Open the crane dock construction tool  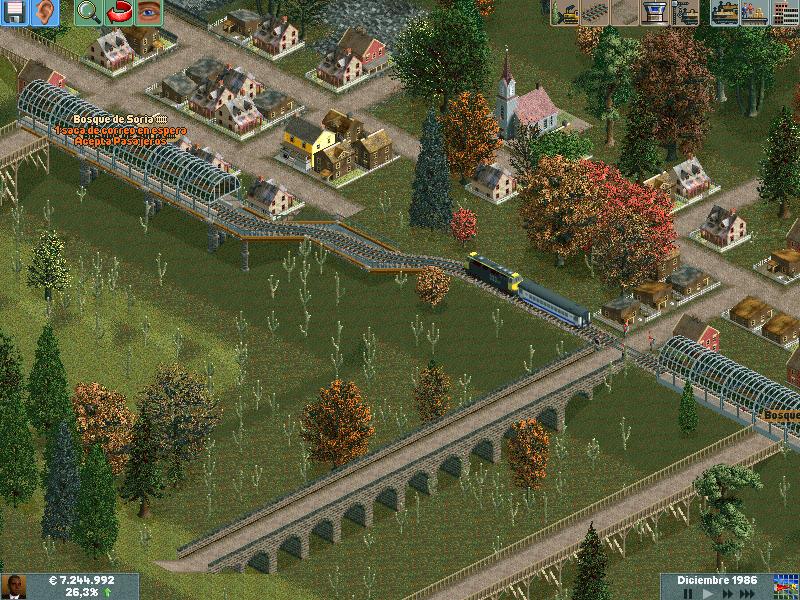pyautogui.click(x=685, y=13)
